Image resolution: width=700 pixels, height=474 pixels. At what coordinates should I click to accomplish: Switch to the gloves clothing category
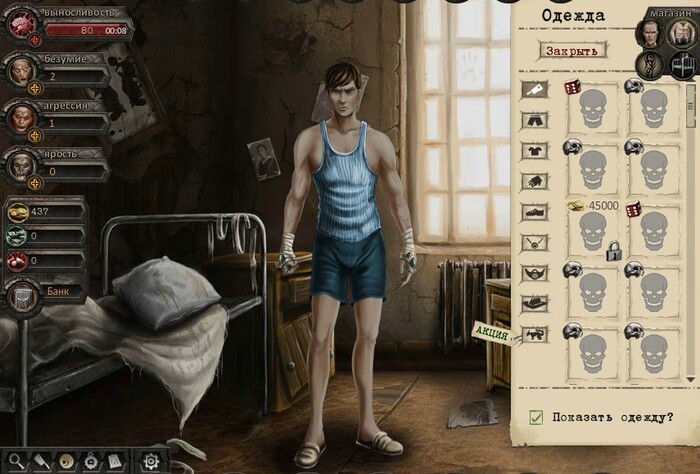534,181
